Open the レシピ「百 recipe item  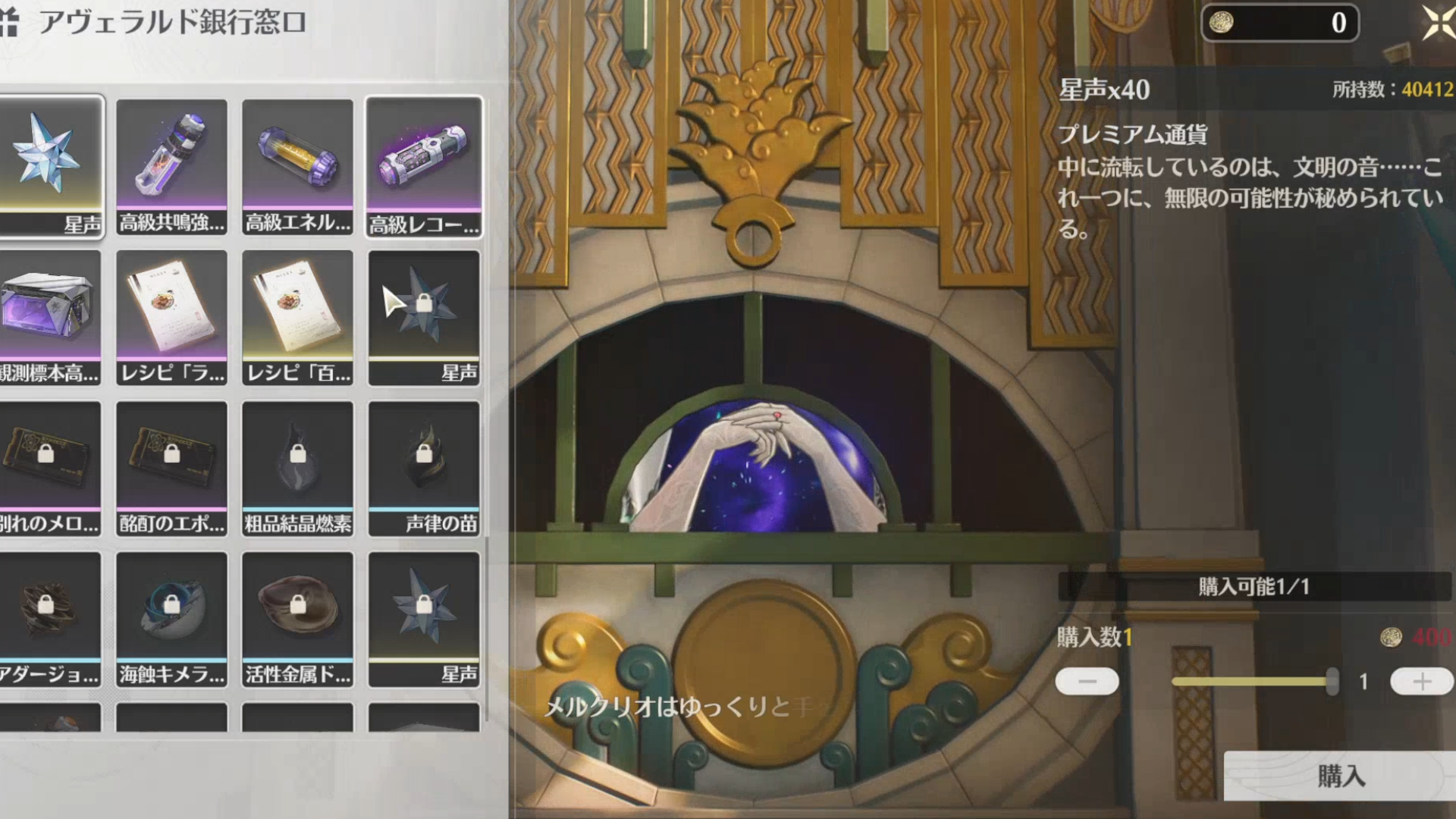click(297, 317)
